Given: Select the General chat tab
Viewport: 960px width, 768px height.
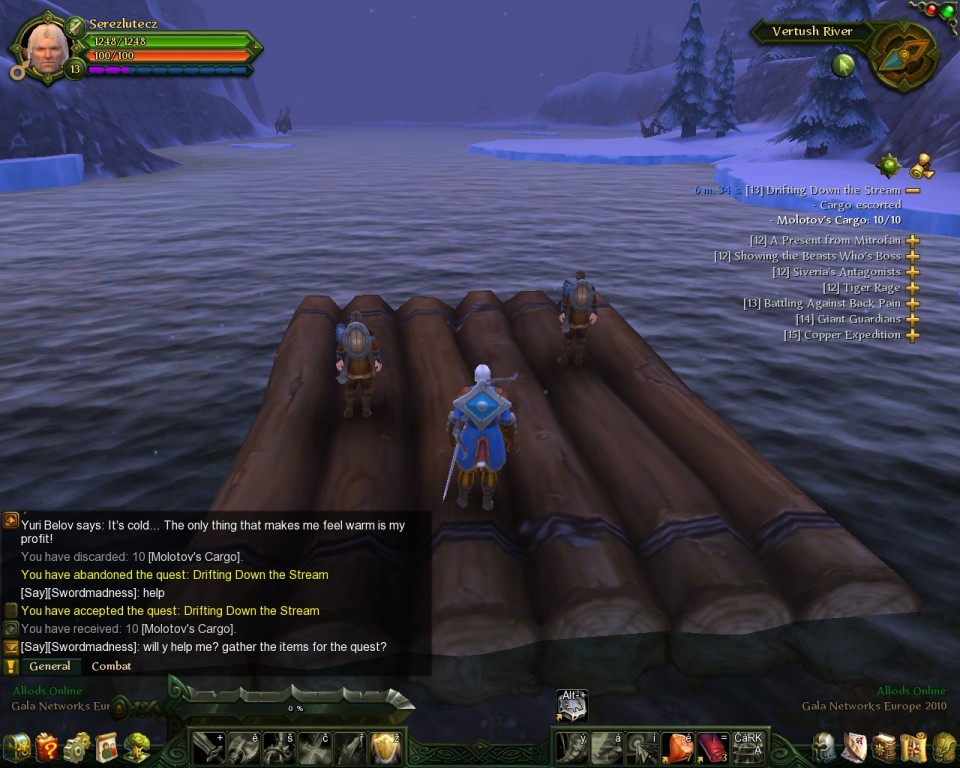Looking at the screenshot, I should [x=49, y=666].
